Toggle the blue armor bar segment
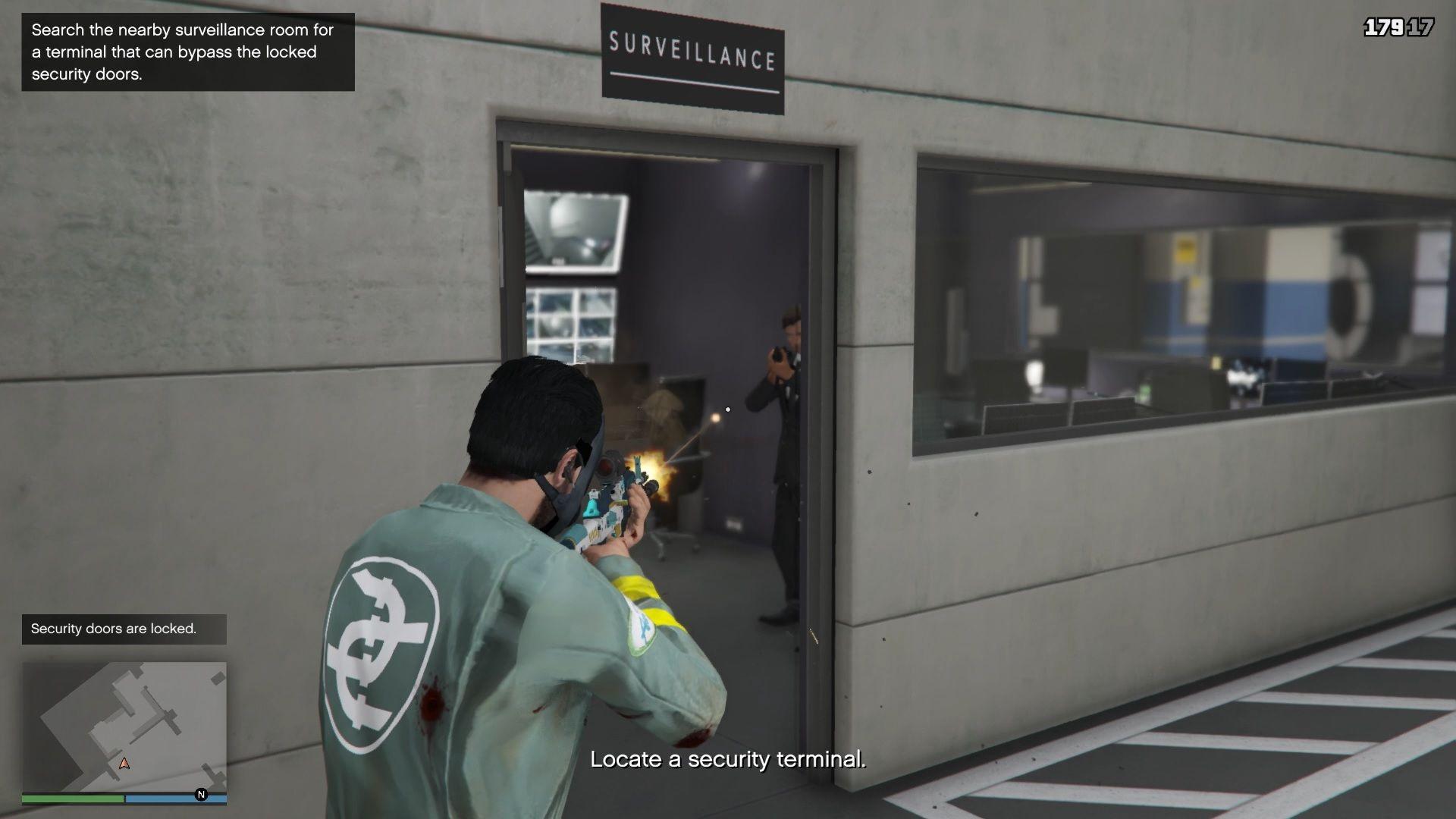Screen dimensions: 1456x819 [x=174, y=798]
